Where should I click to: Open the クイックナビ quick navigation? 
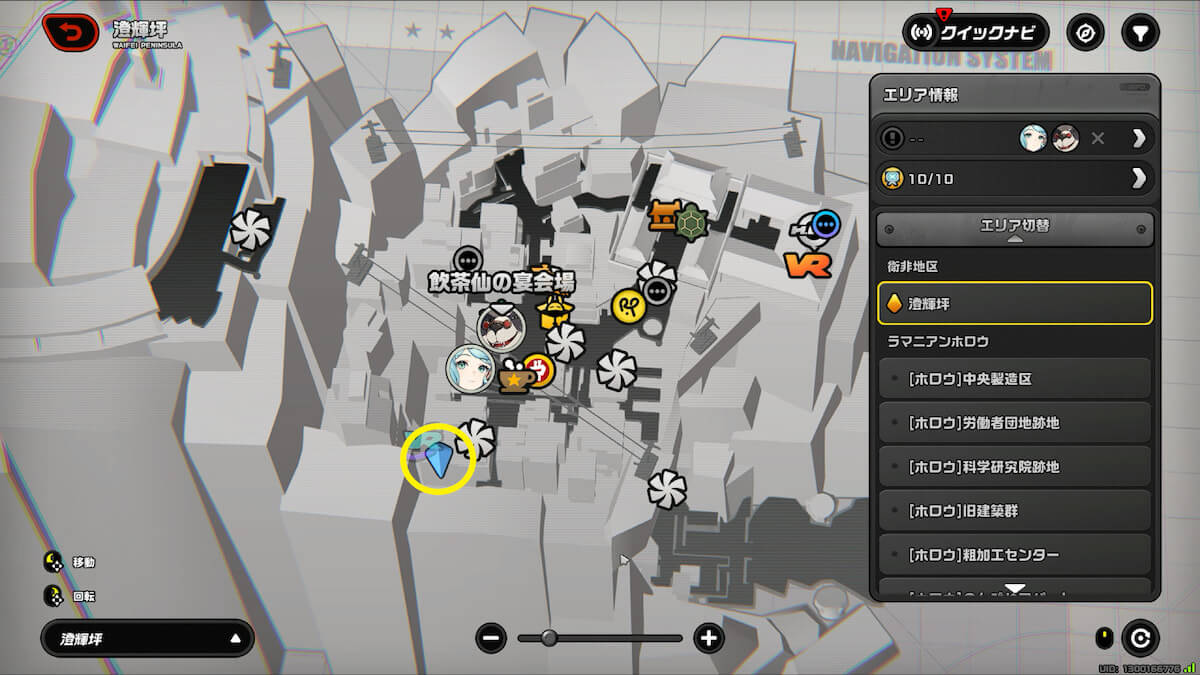[975, 32]
